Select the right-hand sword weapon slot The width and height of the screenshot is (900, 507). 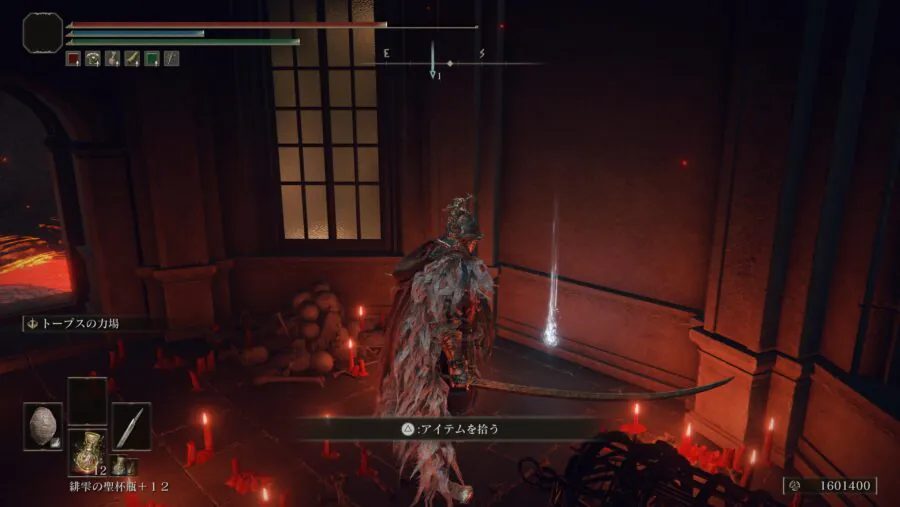131,426
